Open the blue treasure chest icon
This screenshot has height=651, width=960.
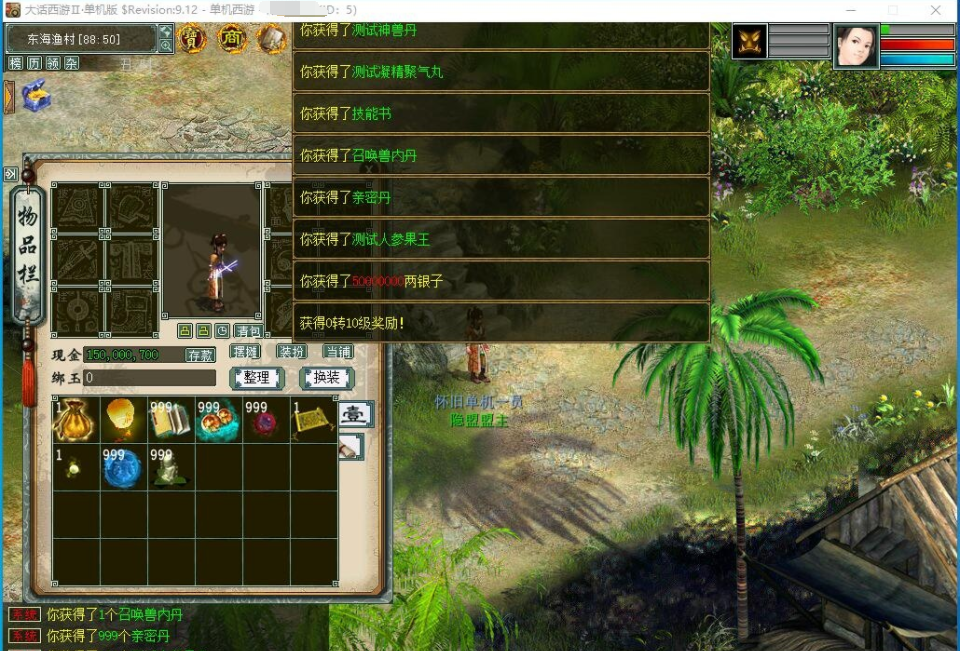point(35,96)
